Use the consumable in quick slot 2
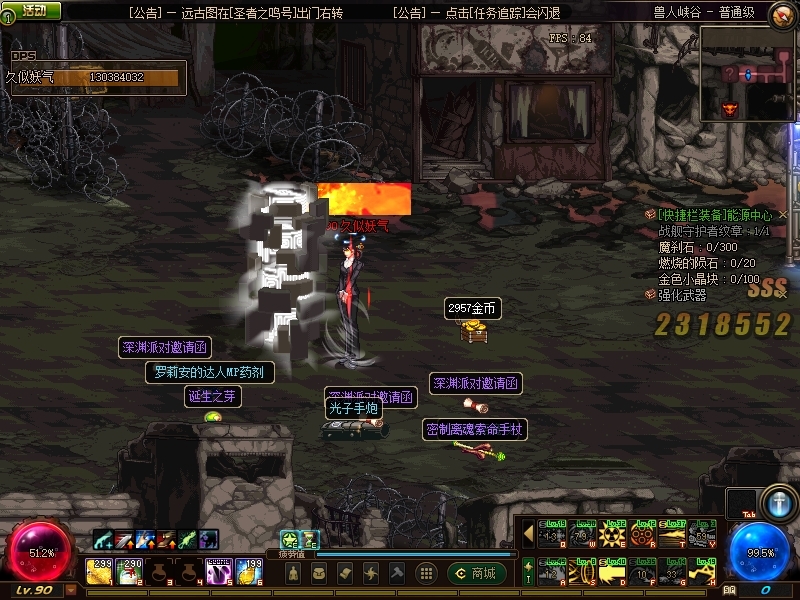800x600 pixels. 130,571
